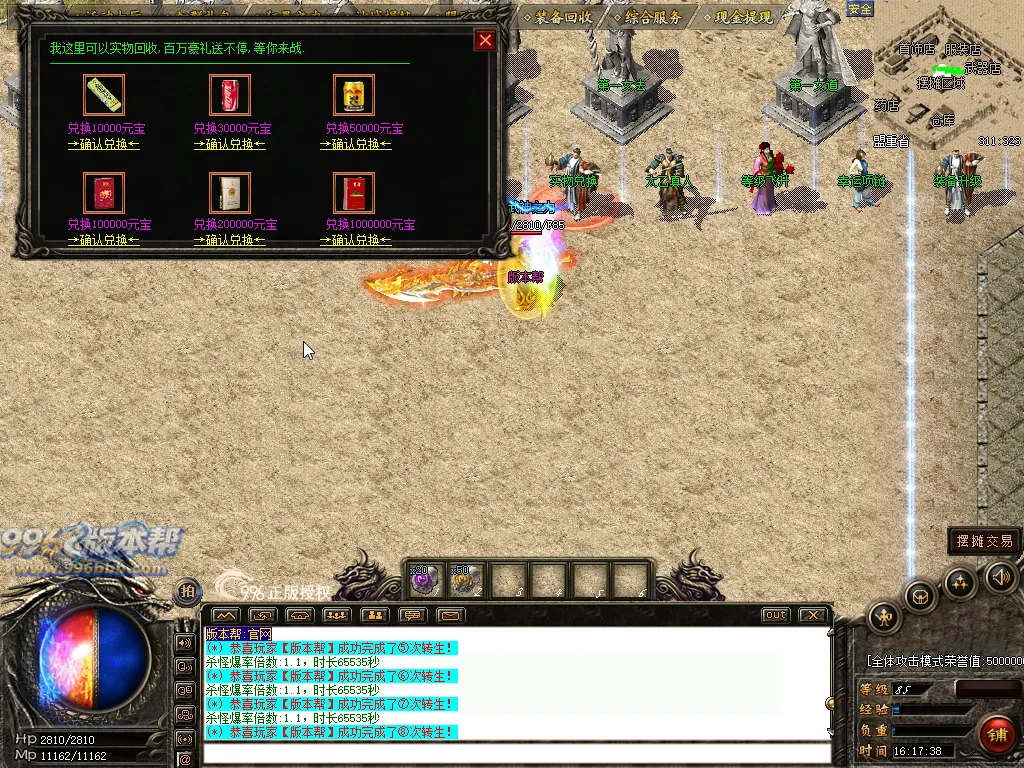Use the purple x20 hotbar item

coord(423,580)
